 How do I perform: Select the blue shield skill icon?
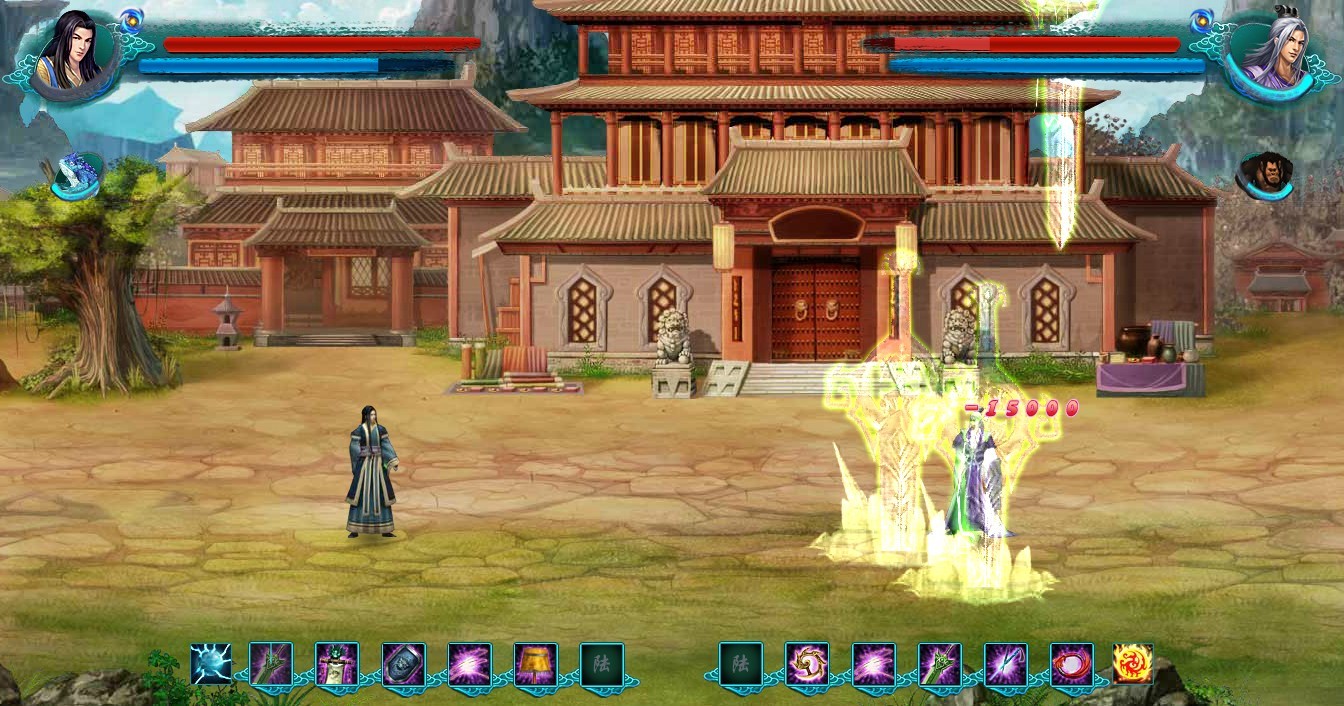click(x=404, y=664)
